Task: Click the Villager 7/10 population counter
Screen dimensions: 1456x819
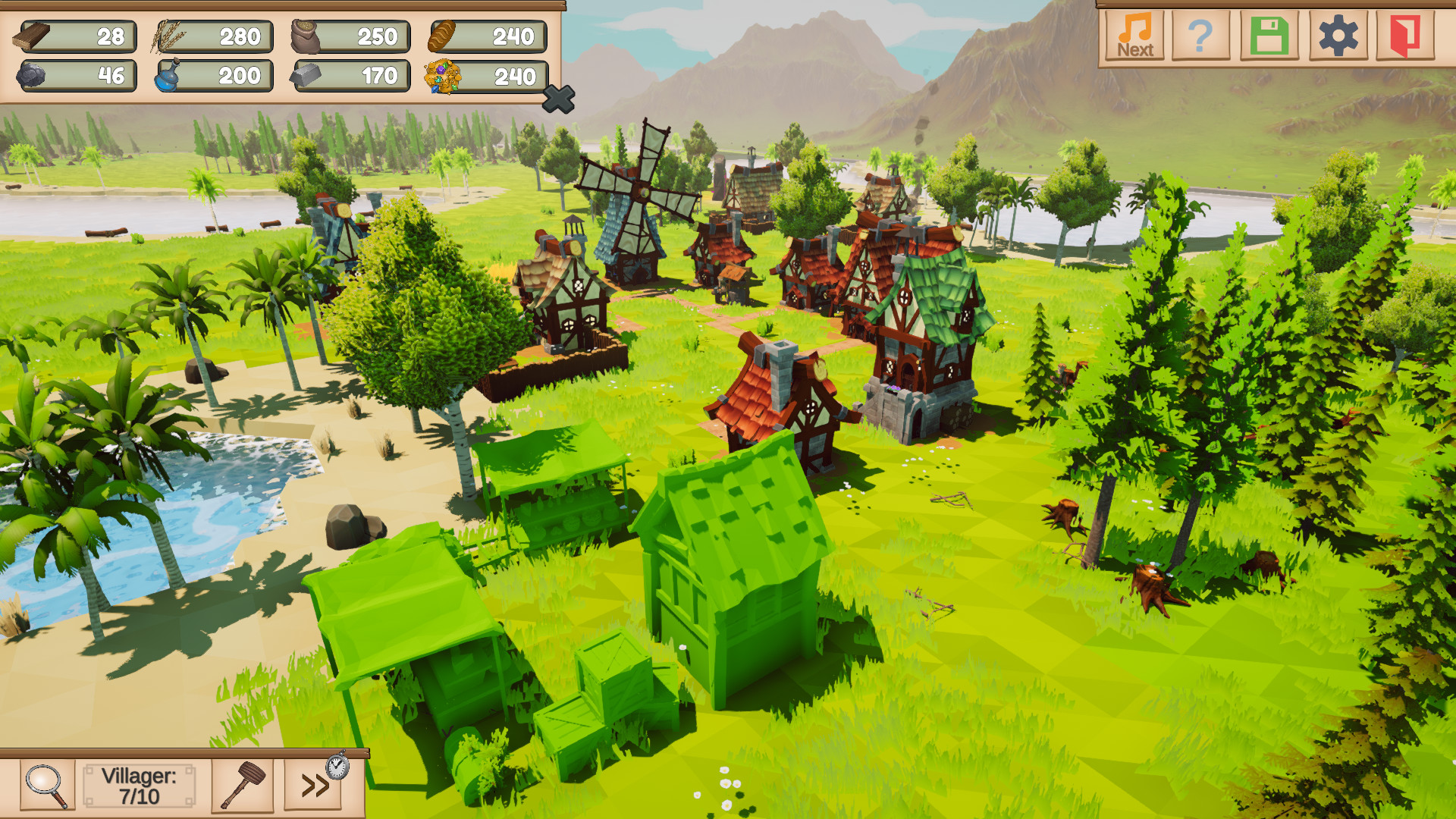Action: click(x=140, y=786)
